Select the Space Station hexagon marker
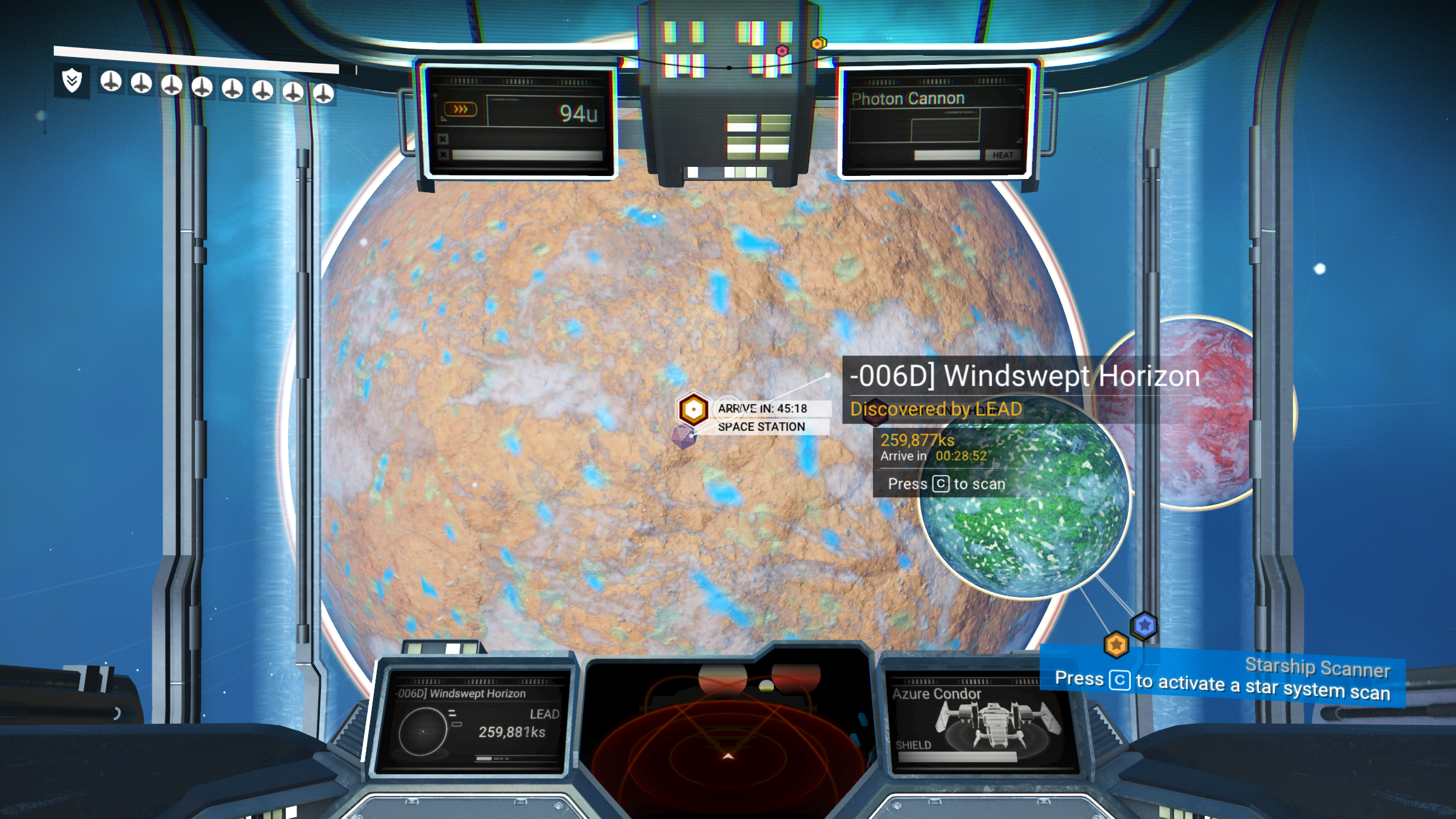 click(693, 409)
